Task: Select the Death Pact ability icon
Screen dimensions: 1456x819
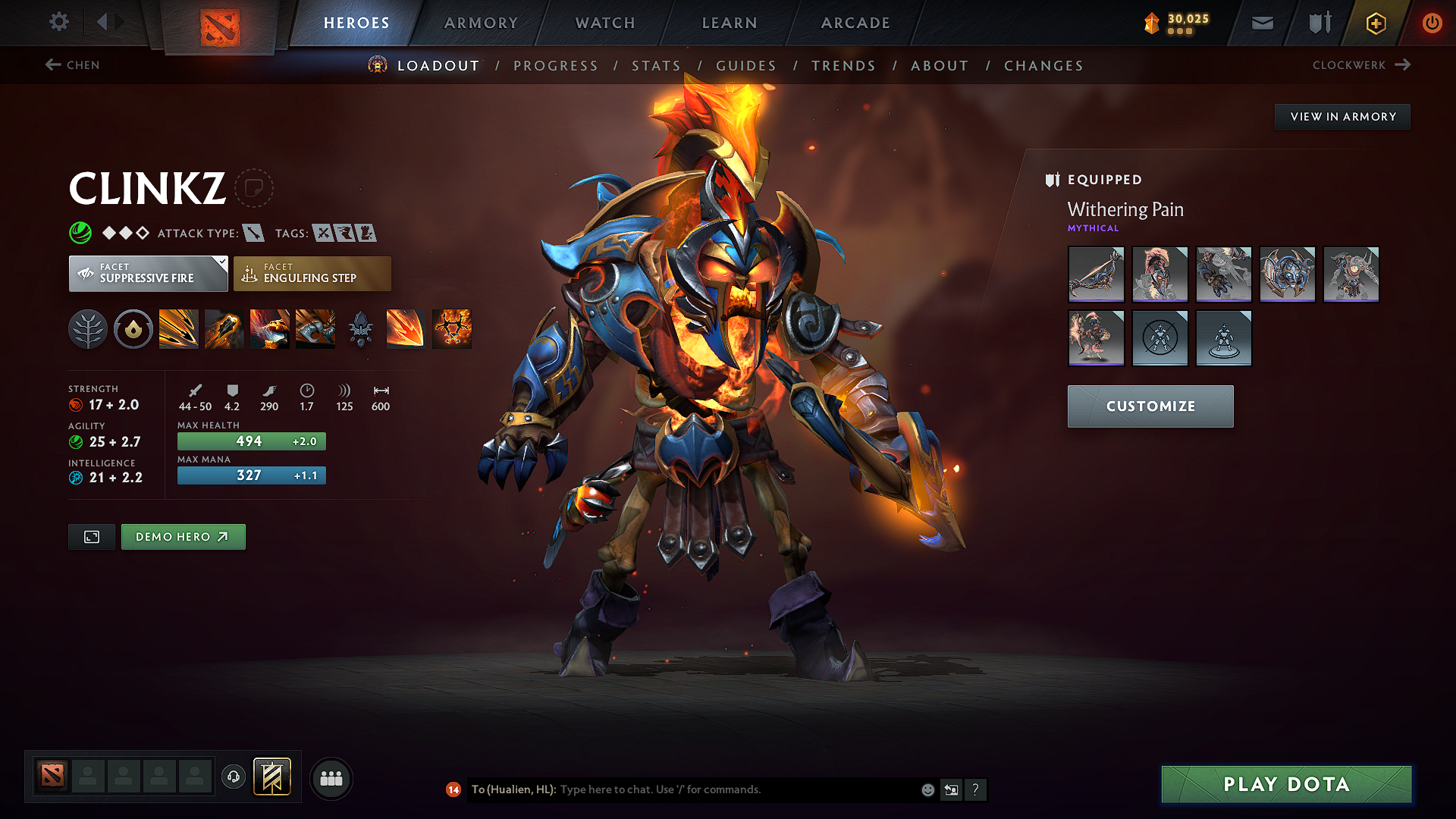Action: click(x=270, y=328)
